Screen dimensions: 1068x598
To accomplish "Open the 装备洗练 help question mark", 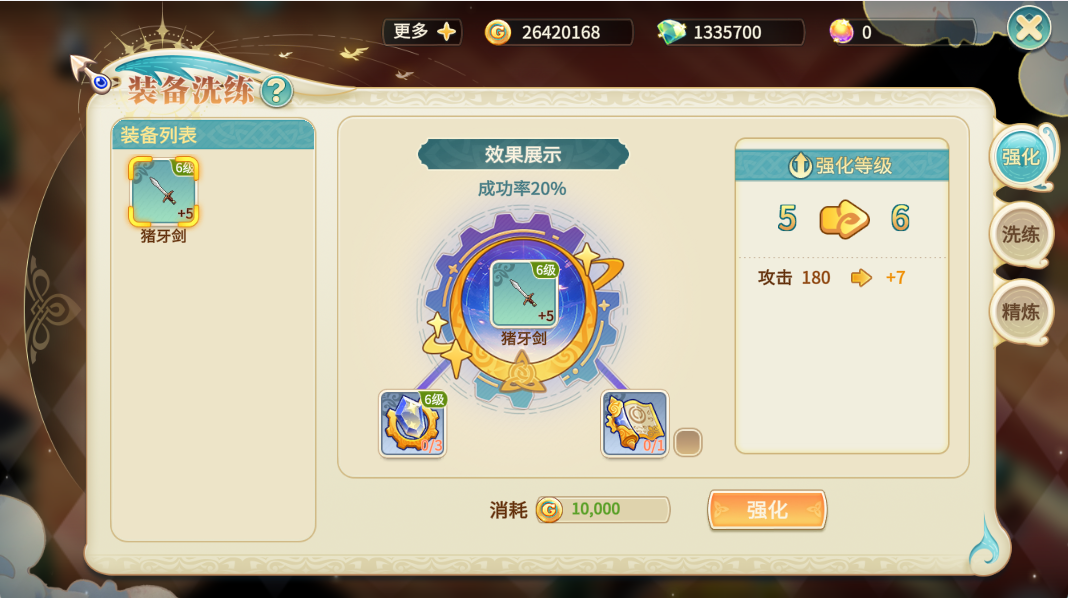I will (277, 92).
